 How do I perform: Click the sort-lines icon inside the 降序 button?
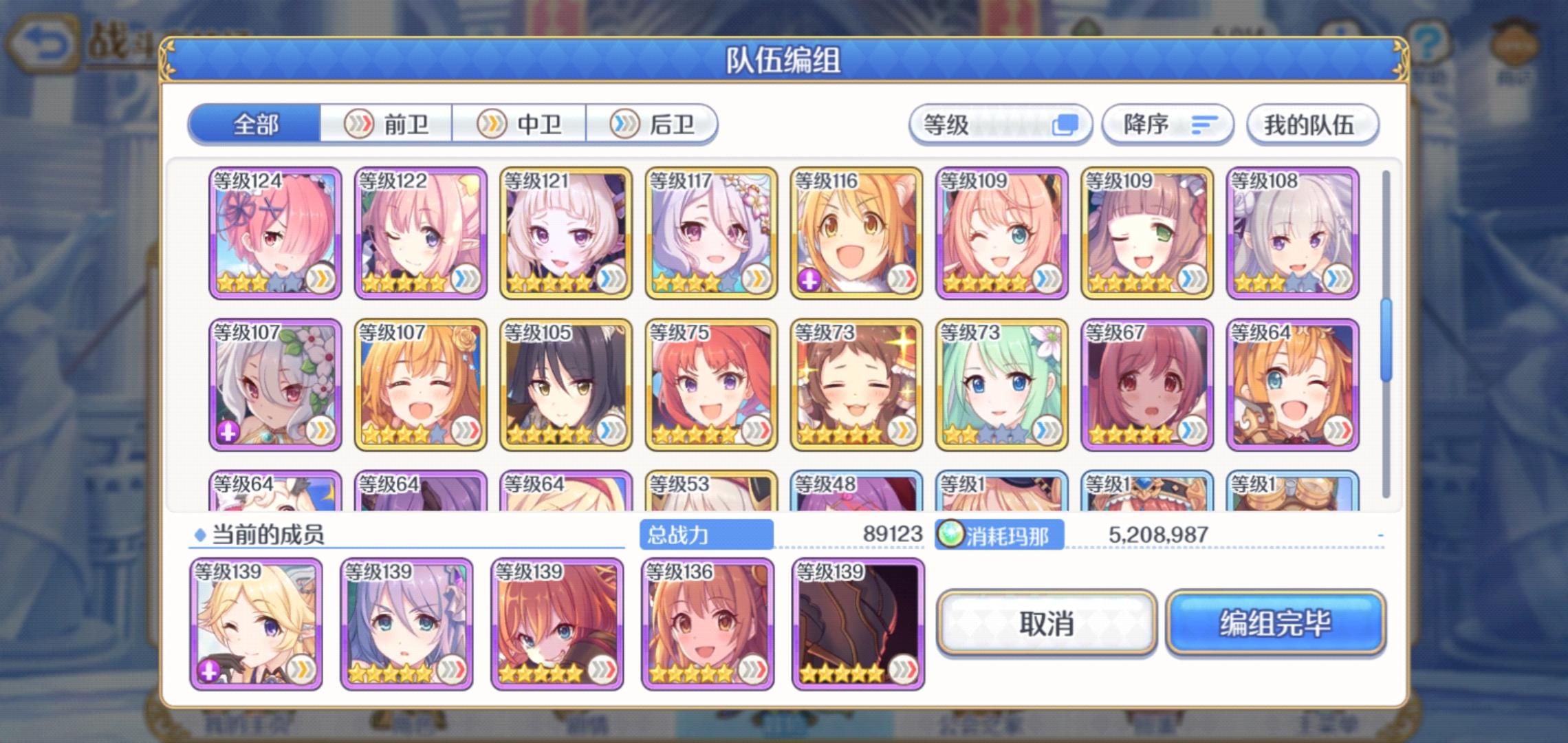[x=1206, y=125]
